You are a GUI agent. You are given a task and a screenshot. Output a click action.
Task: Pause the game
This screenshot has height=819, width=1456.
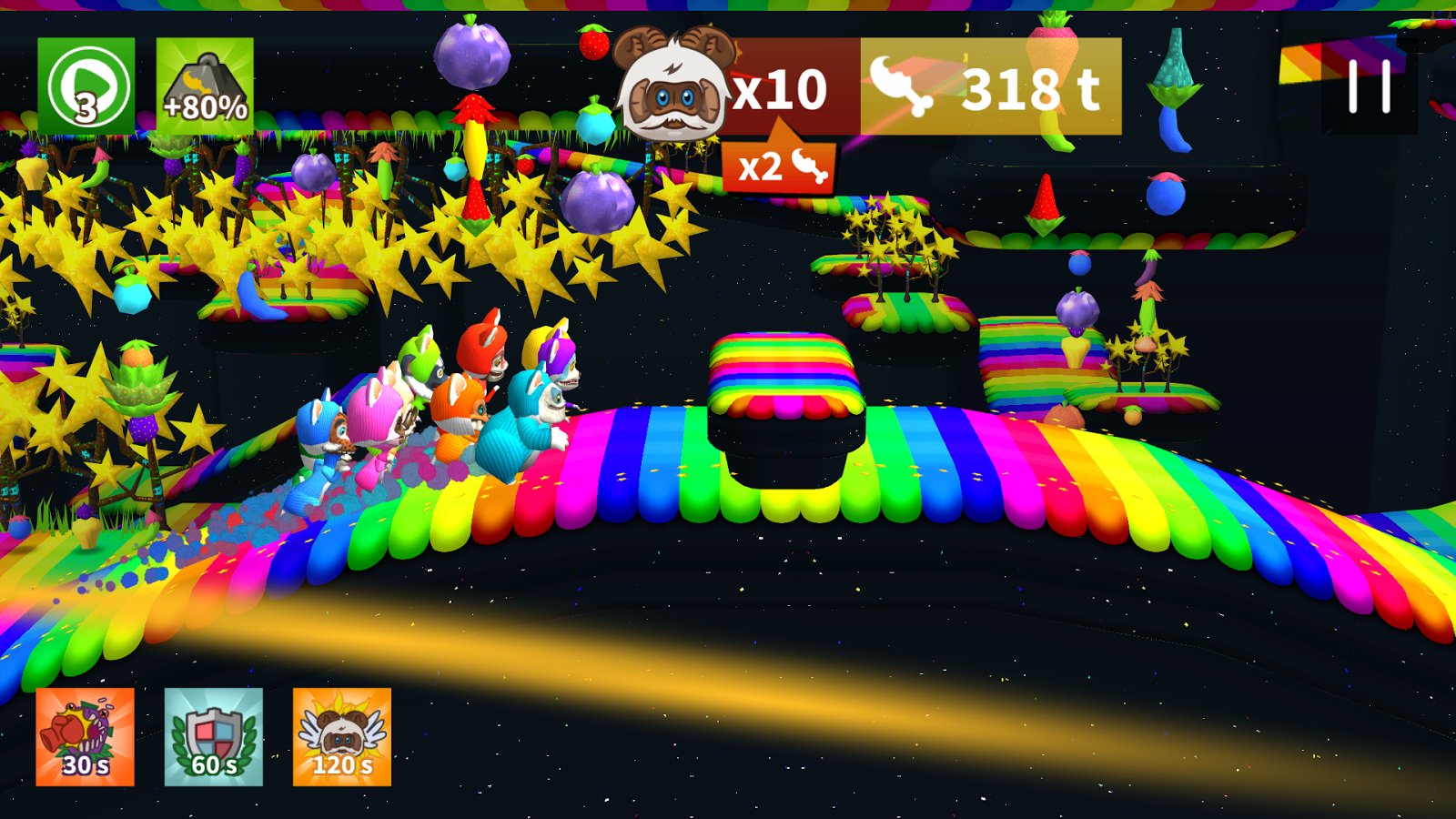(x=1369, y=87)
